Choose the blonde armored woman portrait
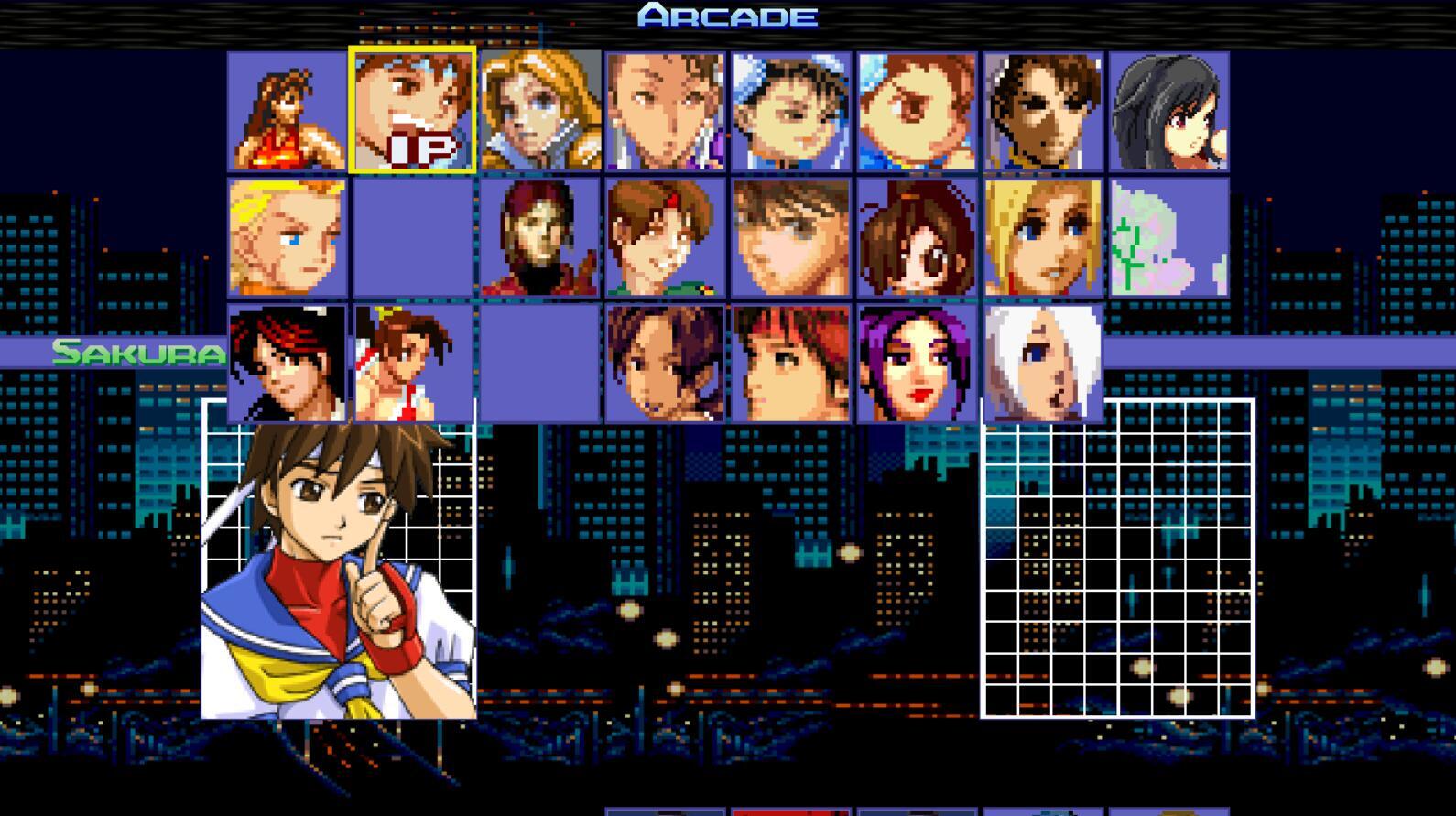The height and width of the screenshot is (816, 1456). [x=540, y=111]
